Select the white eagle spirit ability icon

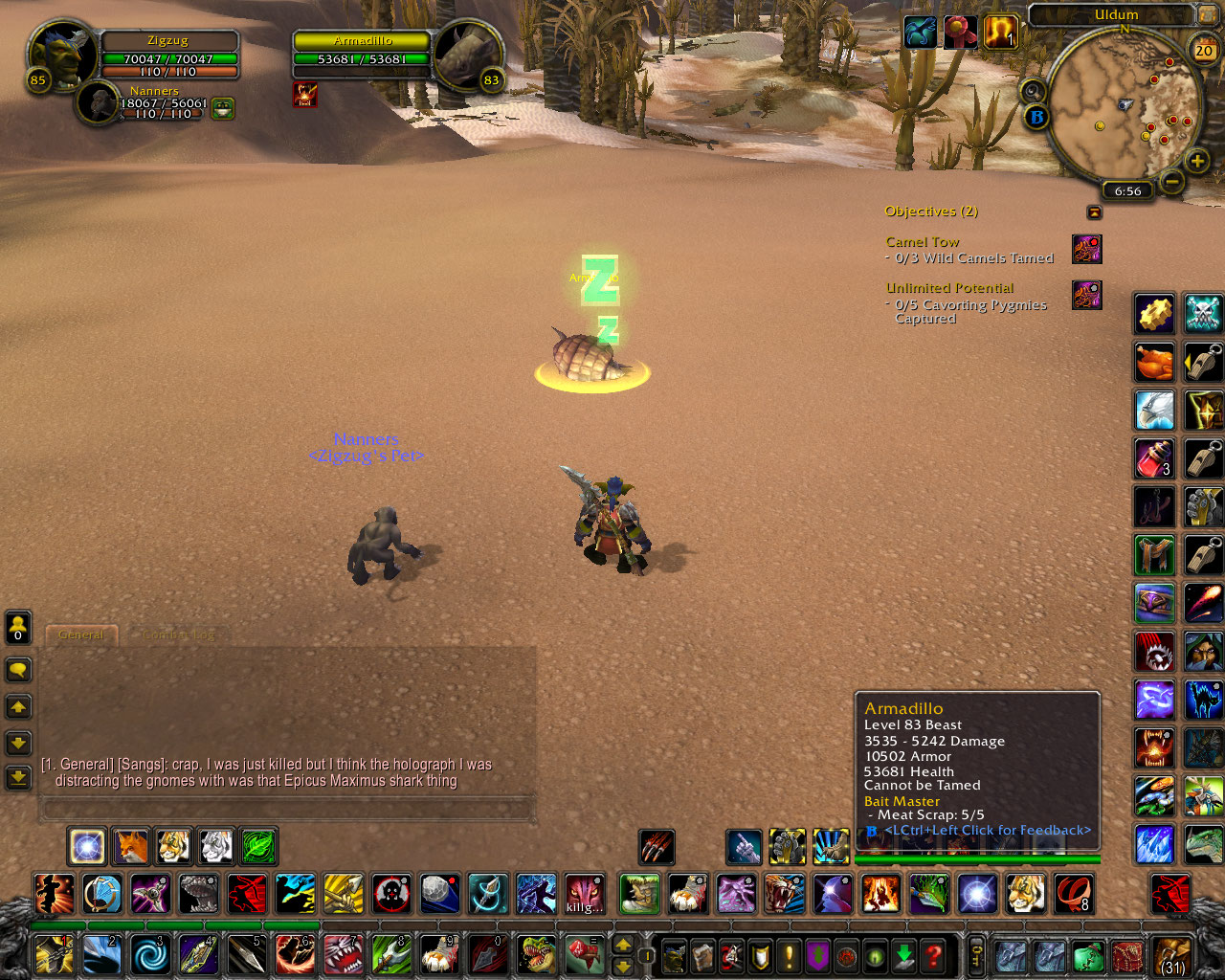[x=1153, y=410]
